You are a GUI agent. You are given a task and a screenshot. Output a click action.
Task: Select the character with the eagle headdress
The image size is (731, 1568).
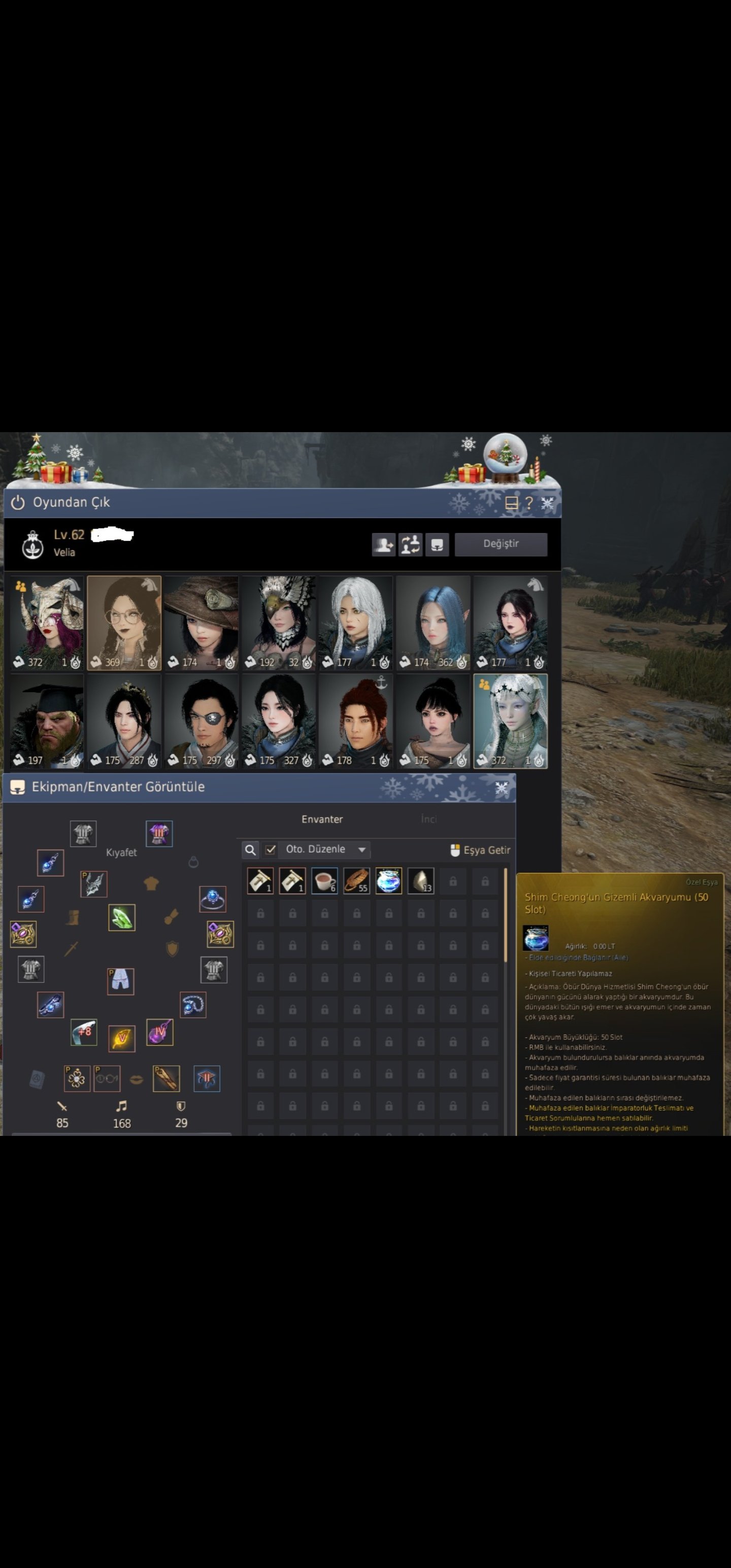pyautogui.click(x=279, y=622)
